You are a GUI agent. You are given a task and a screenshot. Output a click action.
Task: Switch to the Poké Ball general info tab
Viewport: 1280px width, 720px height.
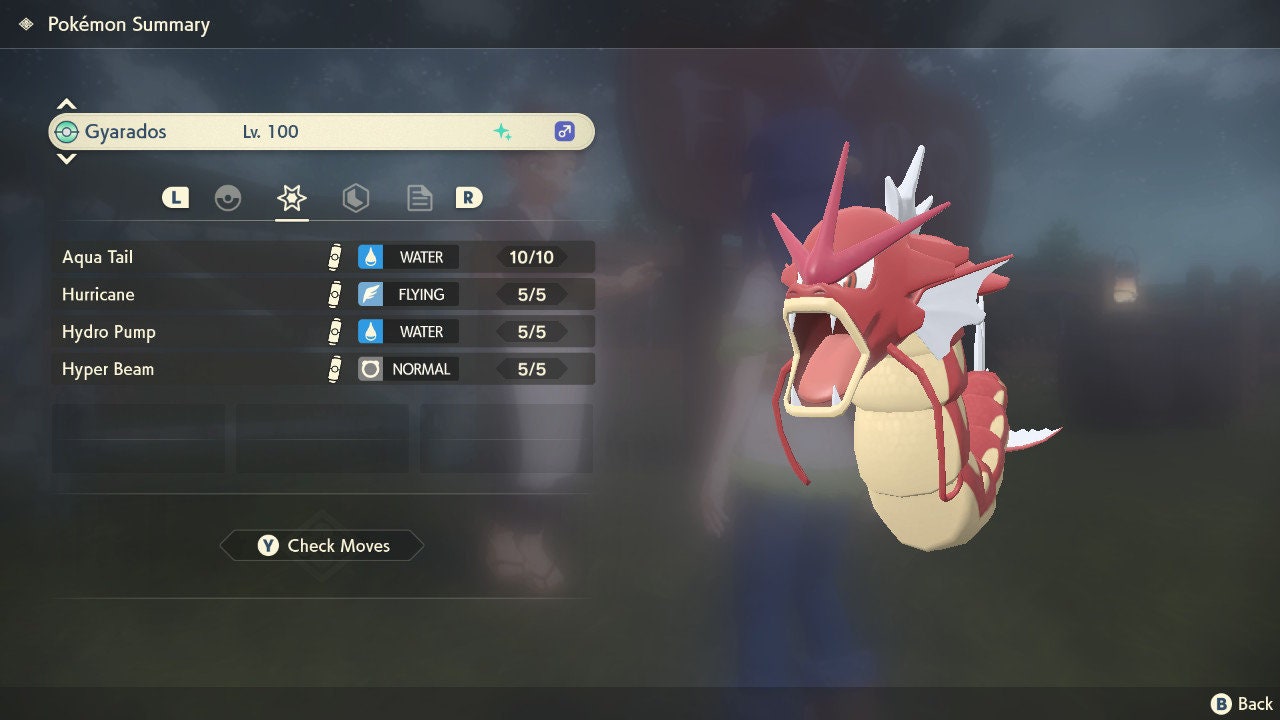(228, 198)
